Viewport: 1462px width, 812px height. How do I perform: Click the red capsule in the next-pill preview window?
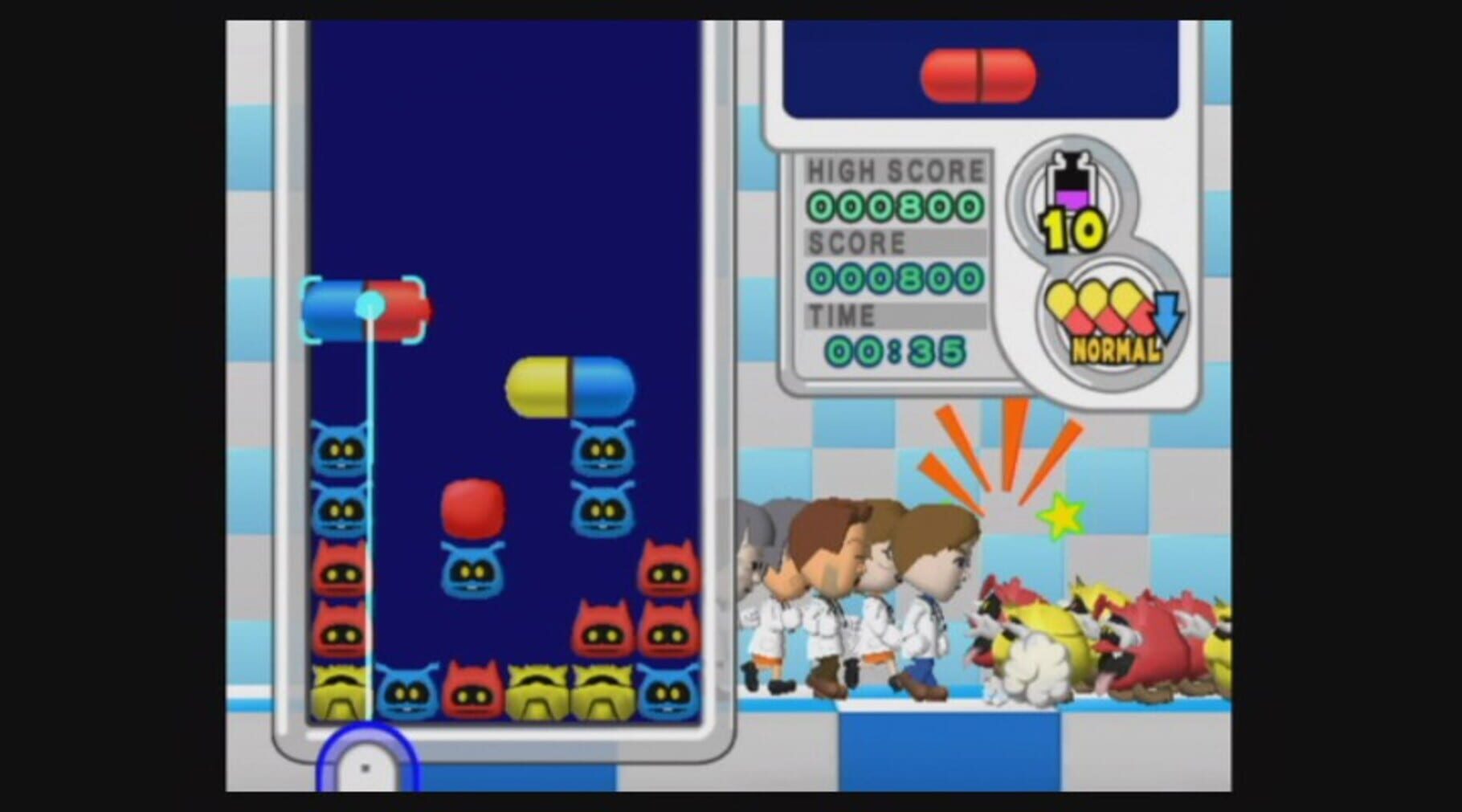click(x=979, y=74)
